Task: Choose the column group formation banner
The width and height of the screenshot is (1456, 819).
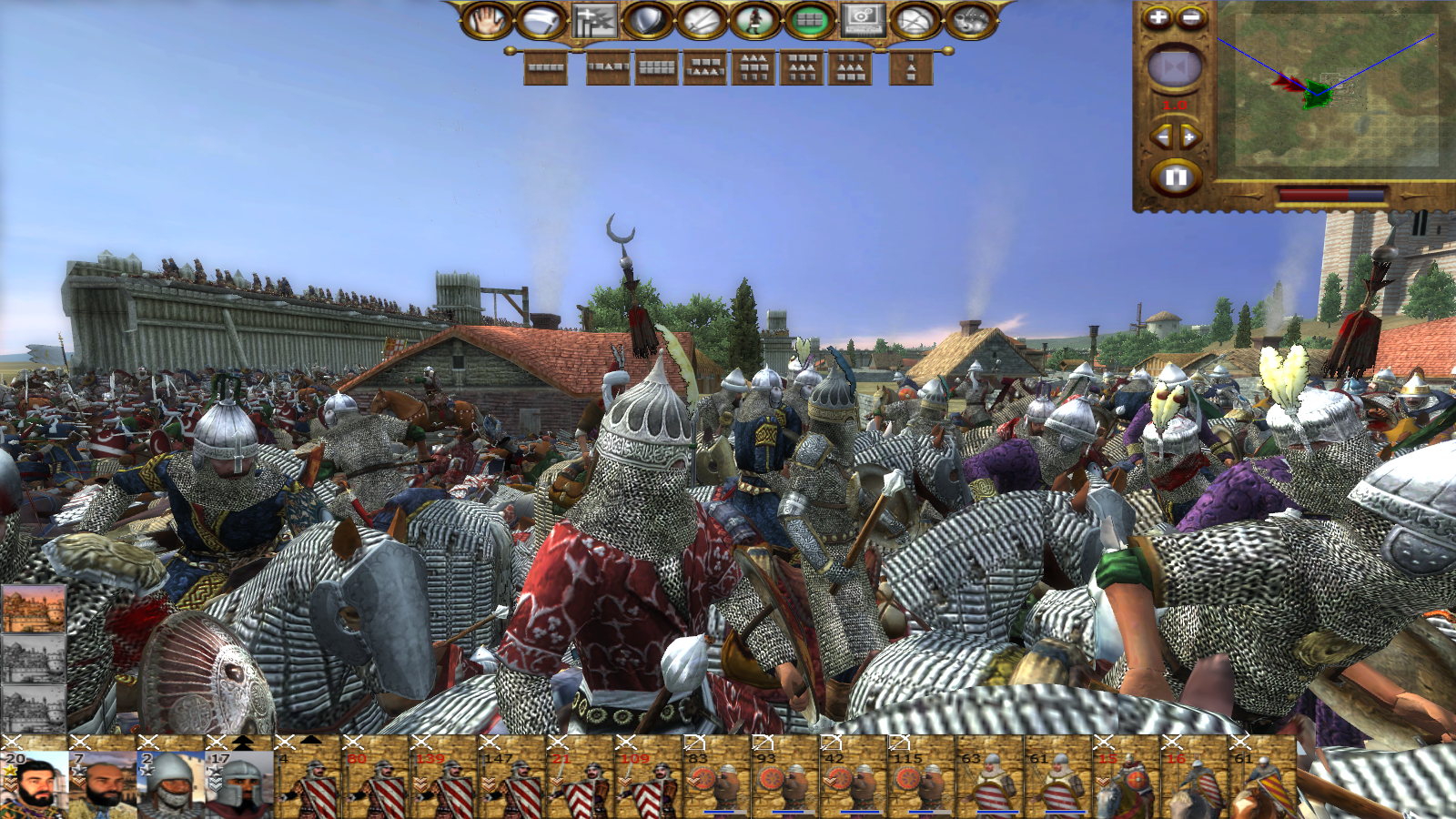Action: 911,67
